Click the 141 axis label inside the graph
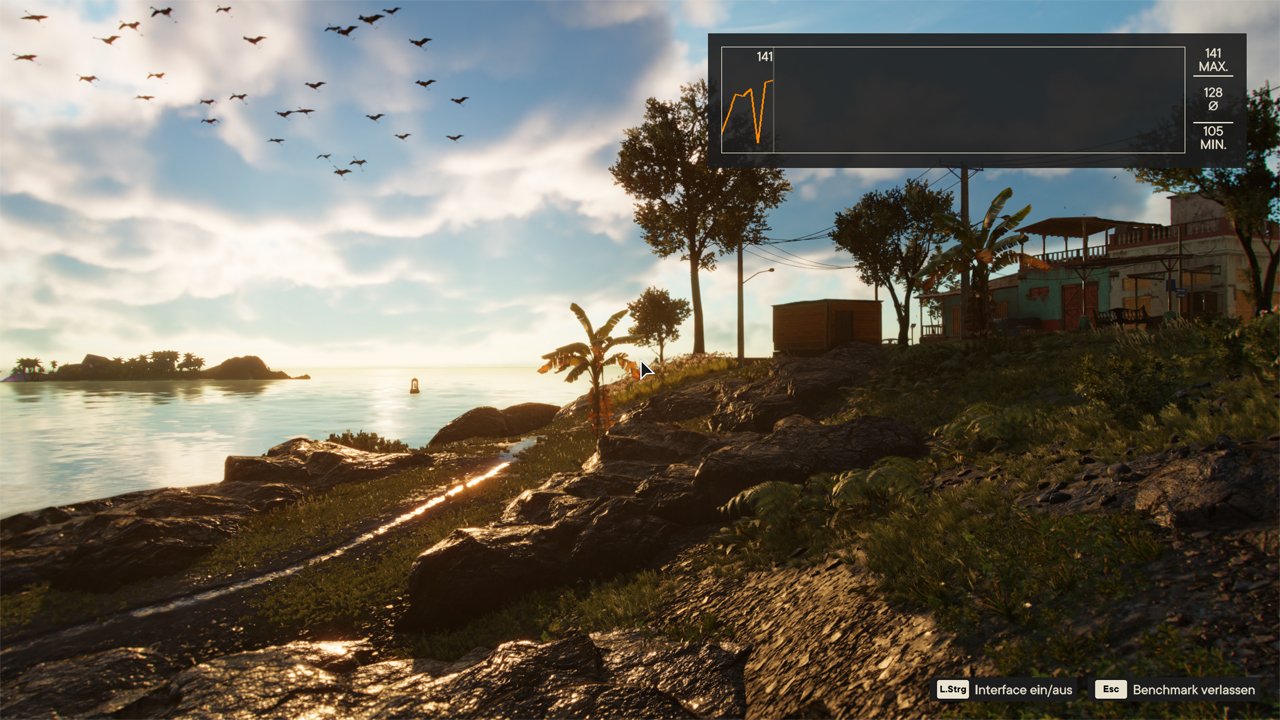Screen dimensions: 1280x720 point(764,57)
